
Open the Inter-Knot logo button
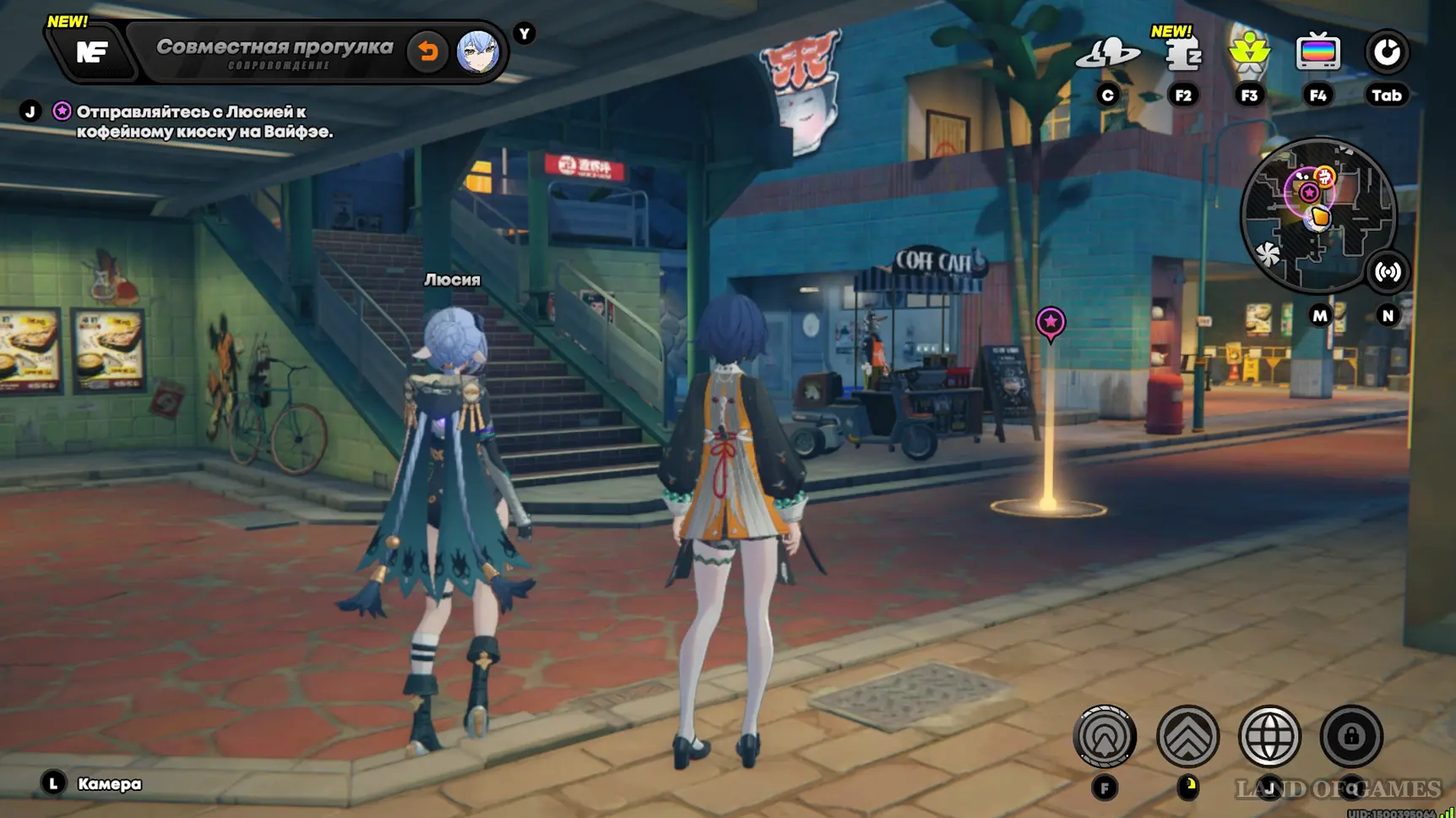[91, 52]
